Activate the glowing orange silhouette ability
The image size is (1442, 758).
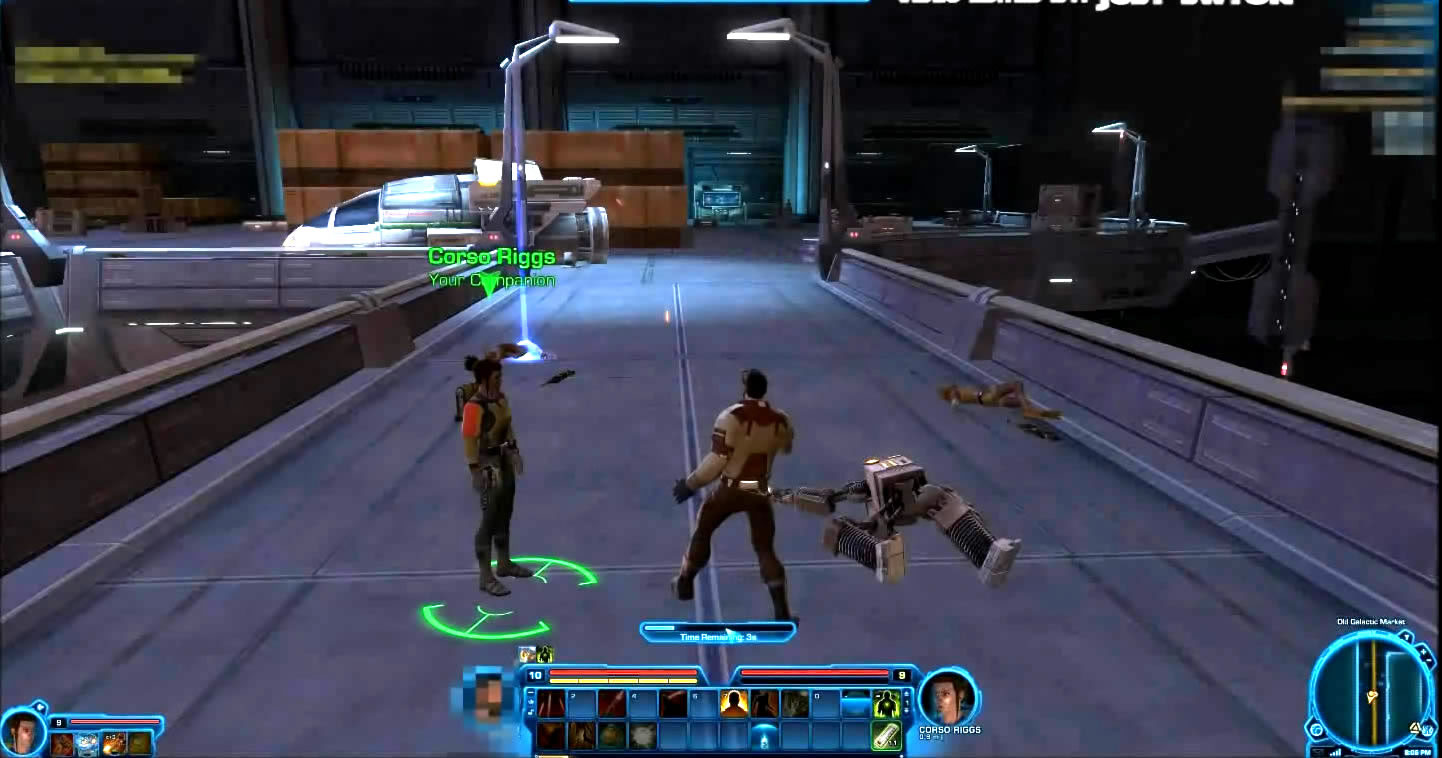tap(733, 704)
